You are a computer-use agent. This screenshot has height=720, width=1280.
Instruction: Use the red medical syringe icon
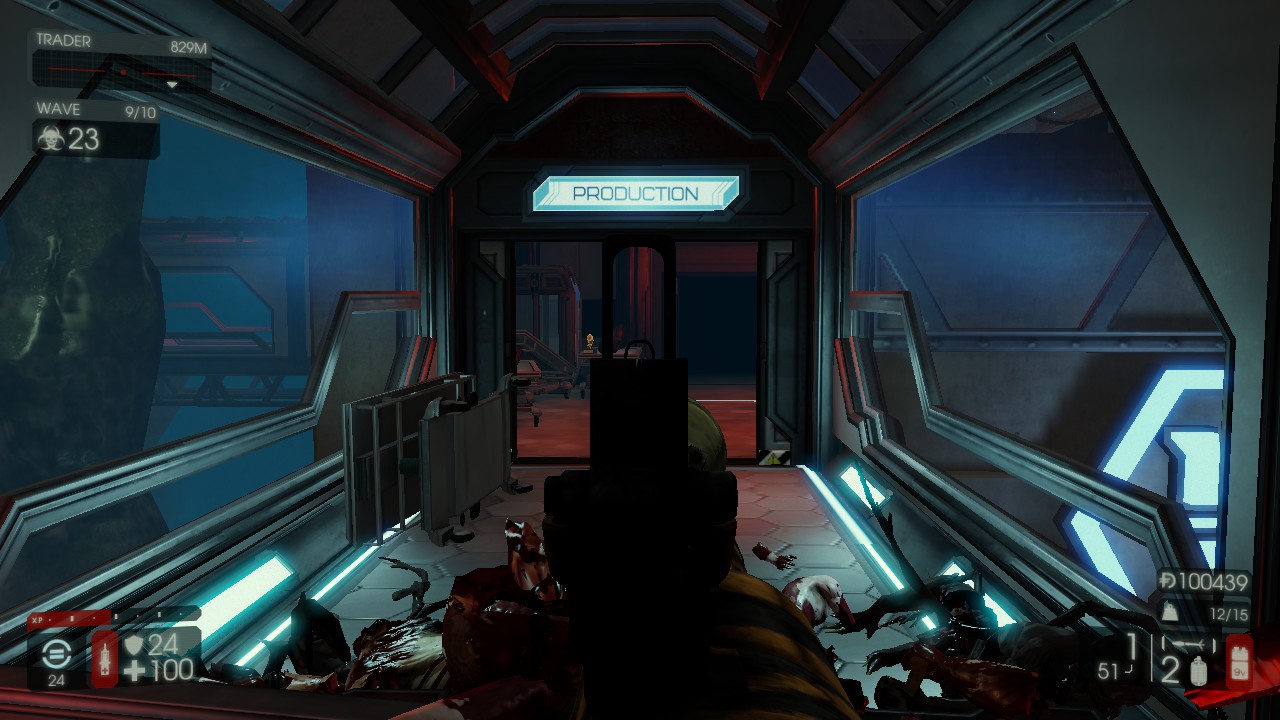[x=104, y=657]
